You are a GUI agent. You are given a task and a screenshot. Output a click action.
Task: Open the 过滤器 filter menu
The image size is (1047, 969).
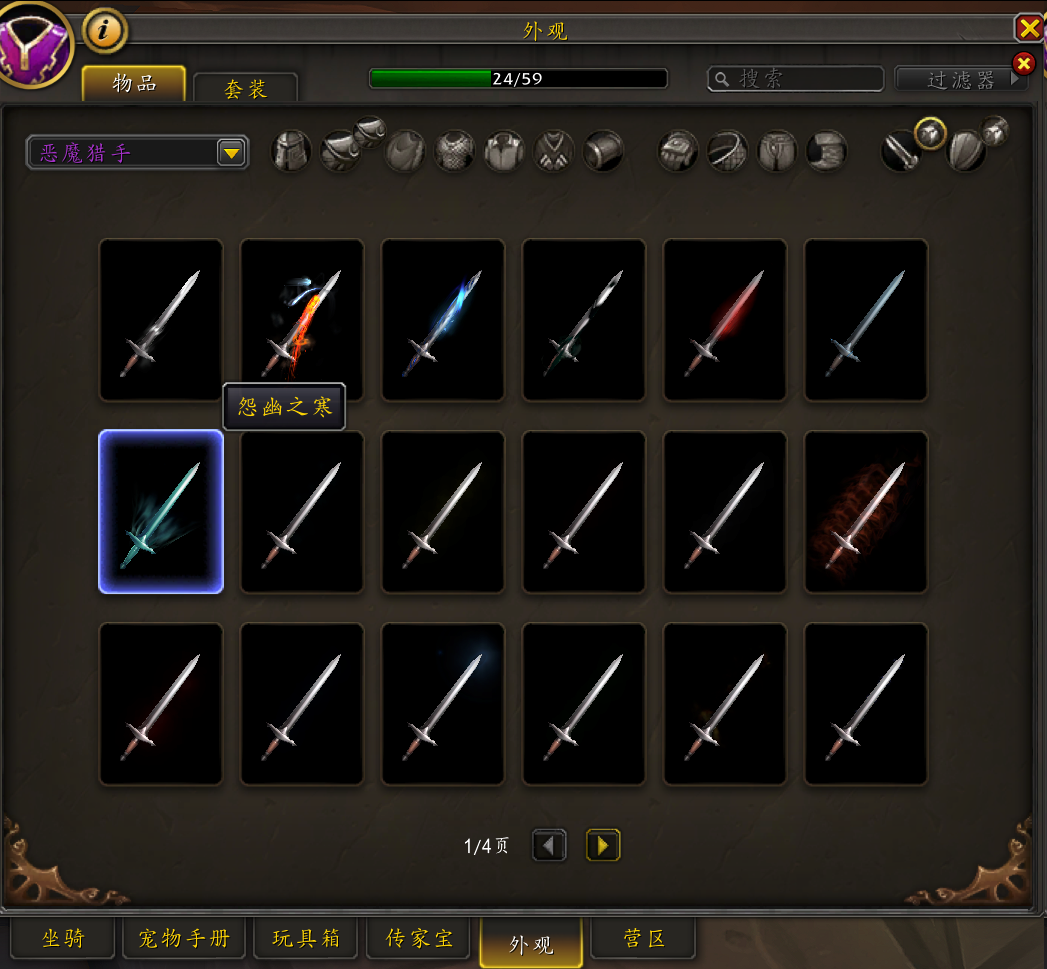click(x=961, y=79)
